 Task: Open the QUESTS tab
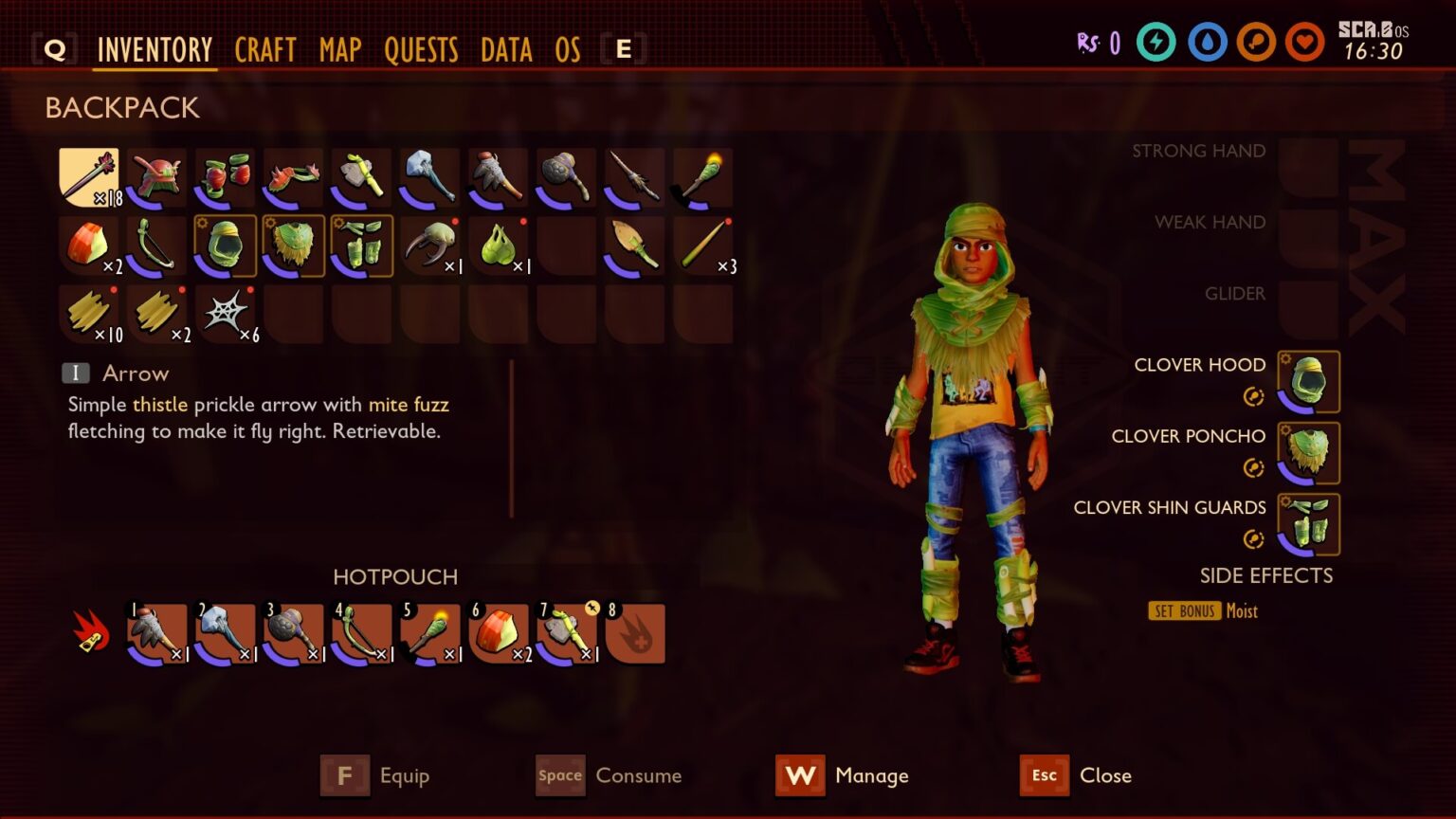coord(422,50)
